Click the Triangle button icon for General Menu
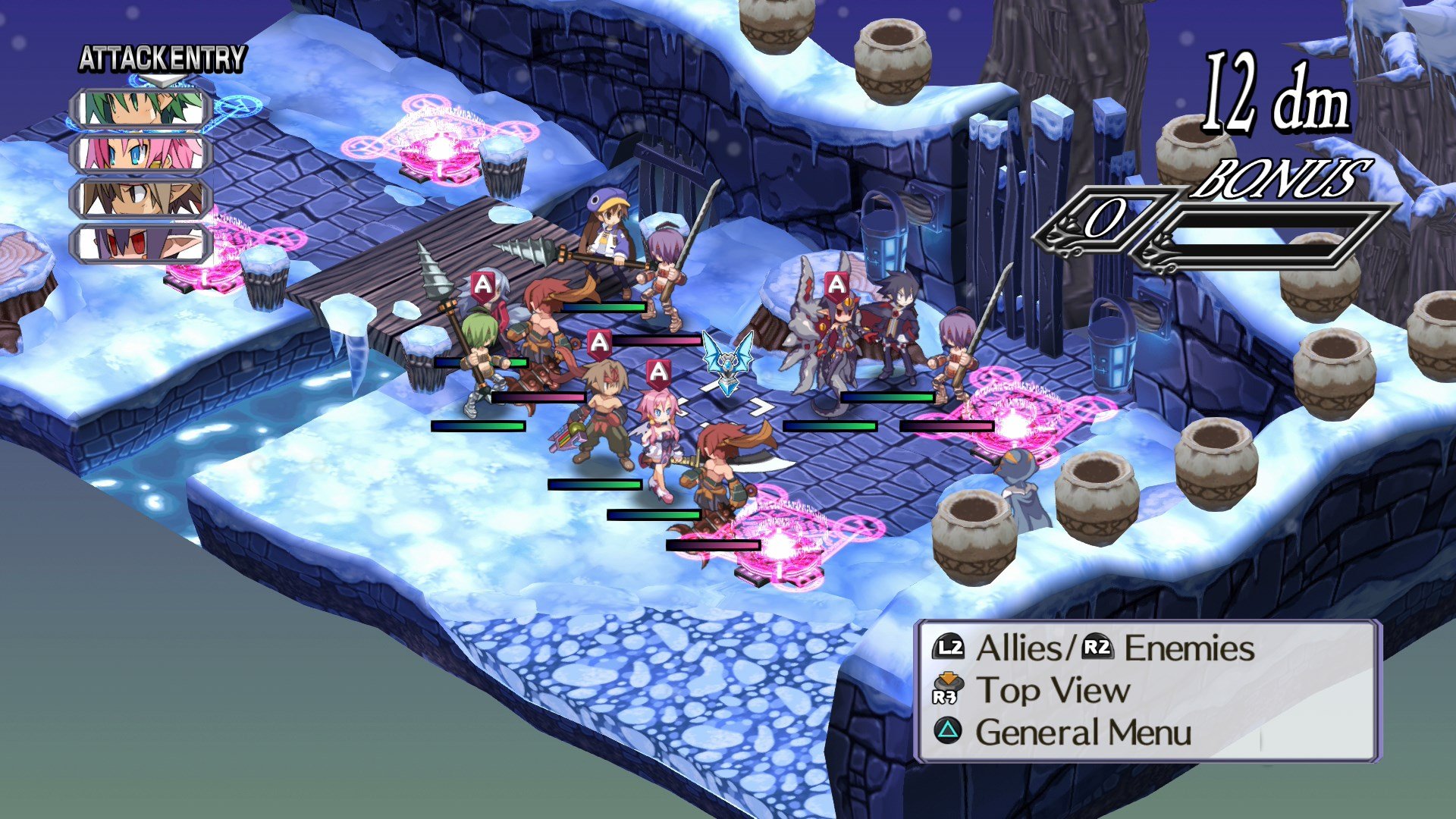1456x819 pixels. click(949, 733)
